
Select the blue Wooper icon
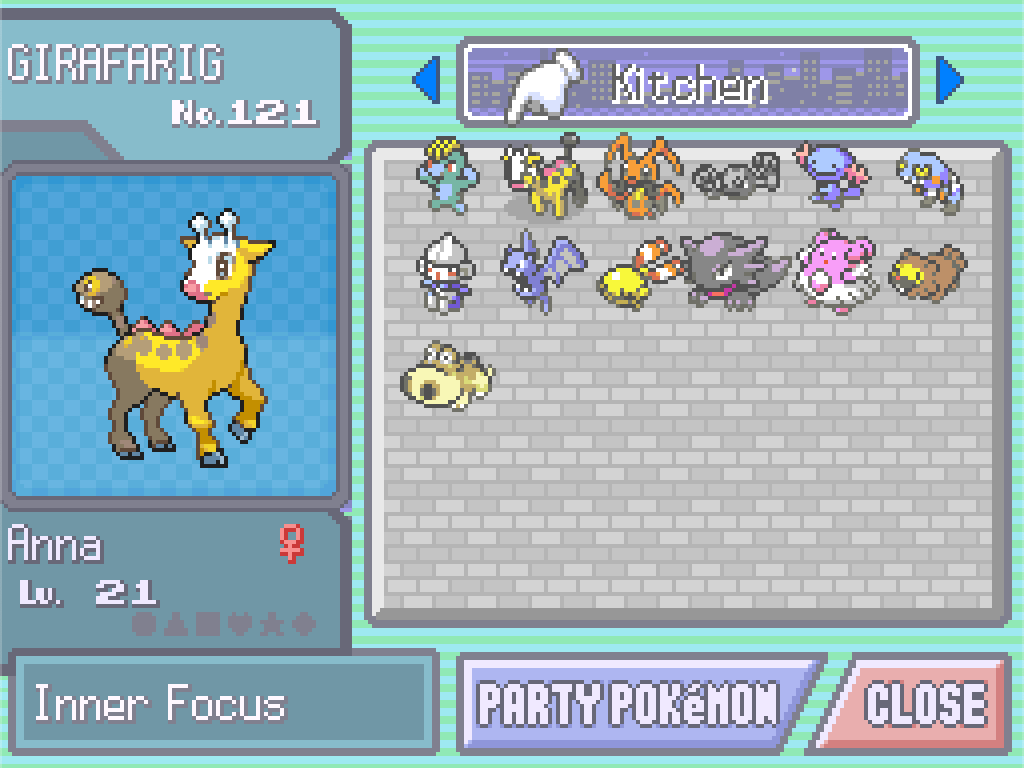click(x=830, y=176)
